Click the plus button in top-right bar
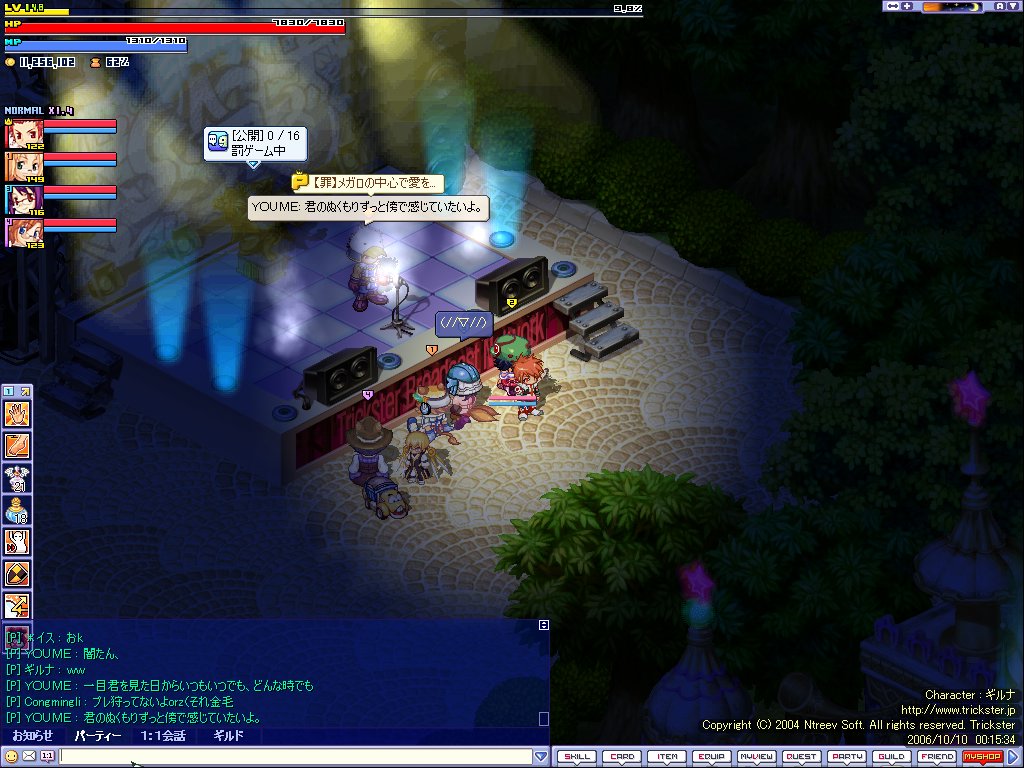This screenshot has height=768, width=1024. (x=907, y=6)
